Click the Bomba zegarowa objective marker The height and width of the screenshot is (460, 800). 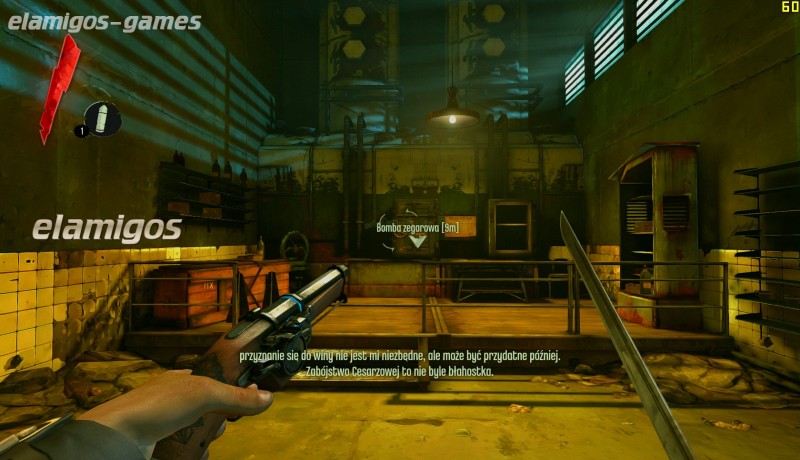417,240
